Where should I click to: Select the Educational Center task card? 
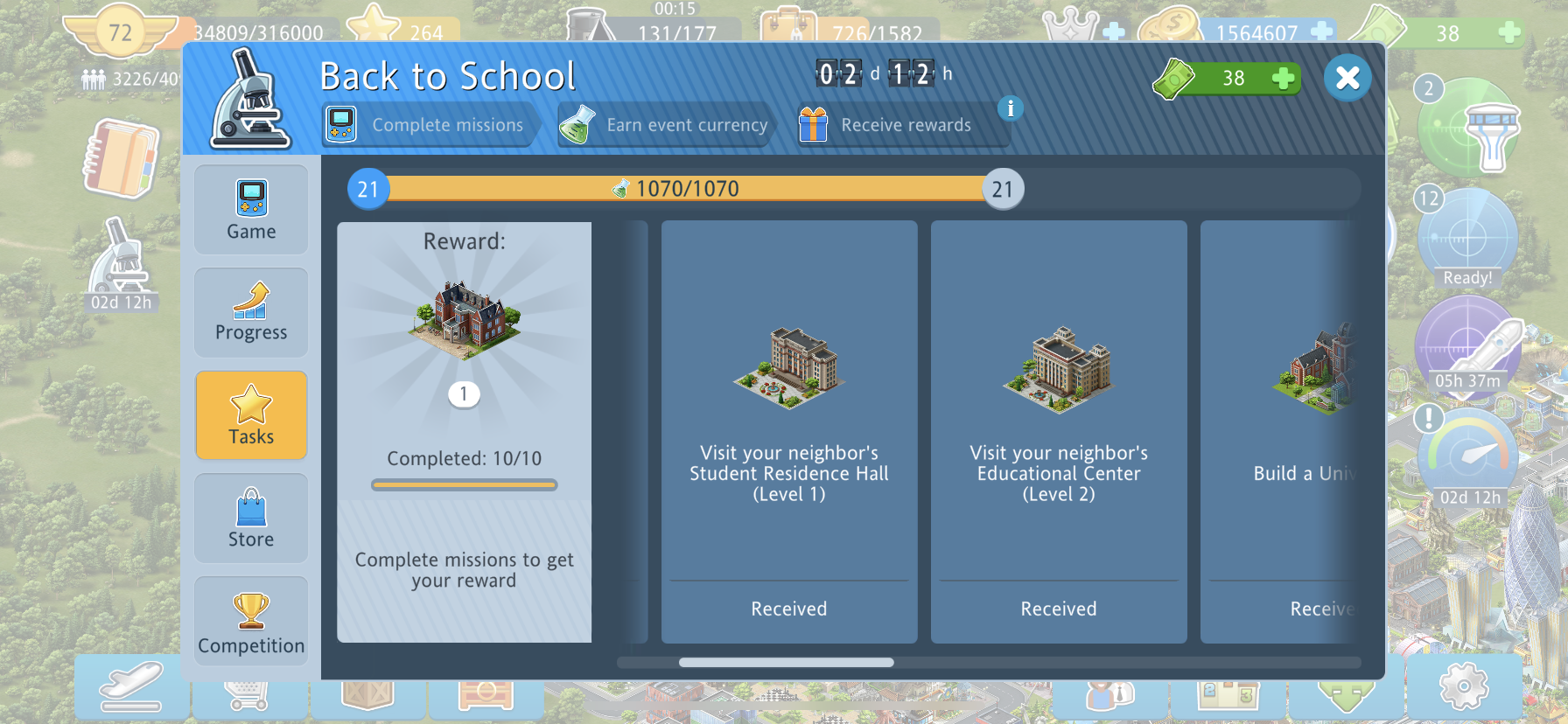click(x=1058, y=431)
